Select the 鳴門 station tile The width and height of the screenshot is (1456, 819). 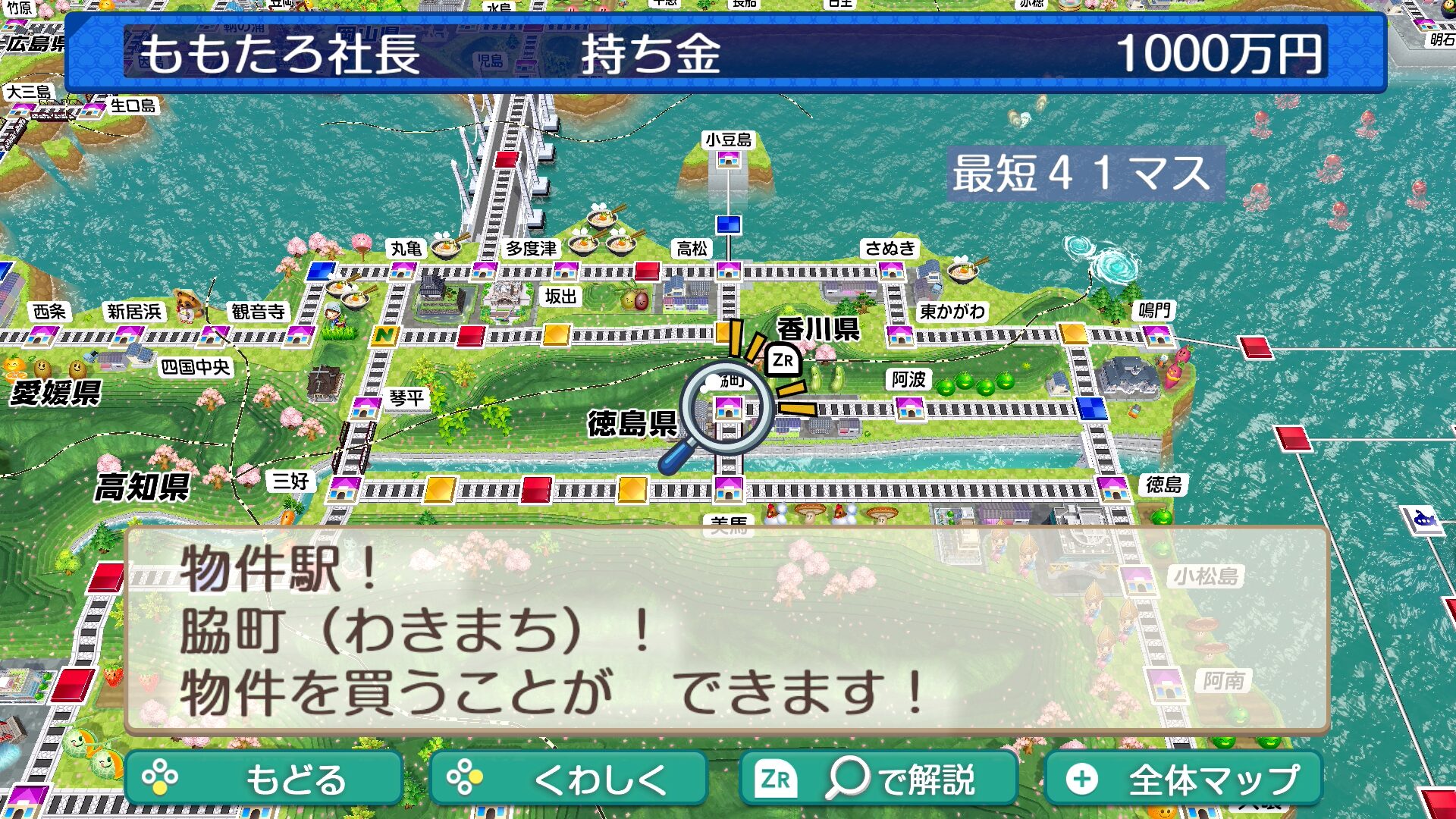[x=1157, y=334]
